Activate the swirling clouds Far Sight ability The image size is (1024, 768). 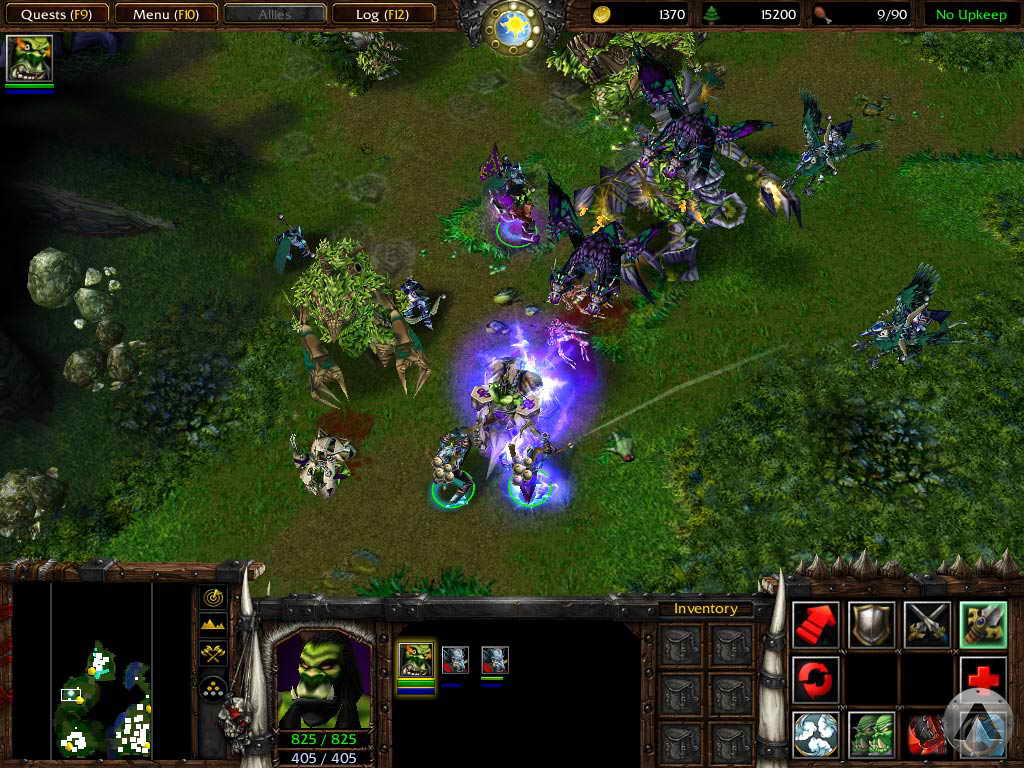click(x=815, y=734)
